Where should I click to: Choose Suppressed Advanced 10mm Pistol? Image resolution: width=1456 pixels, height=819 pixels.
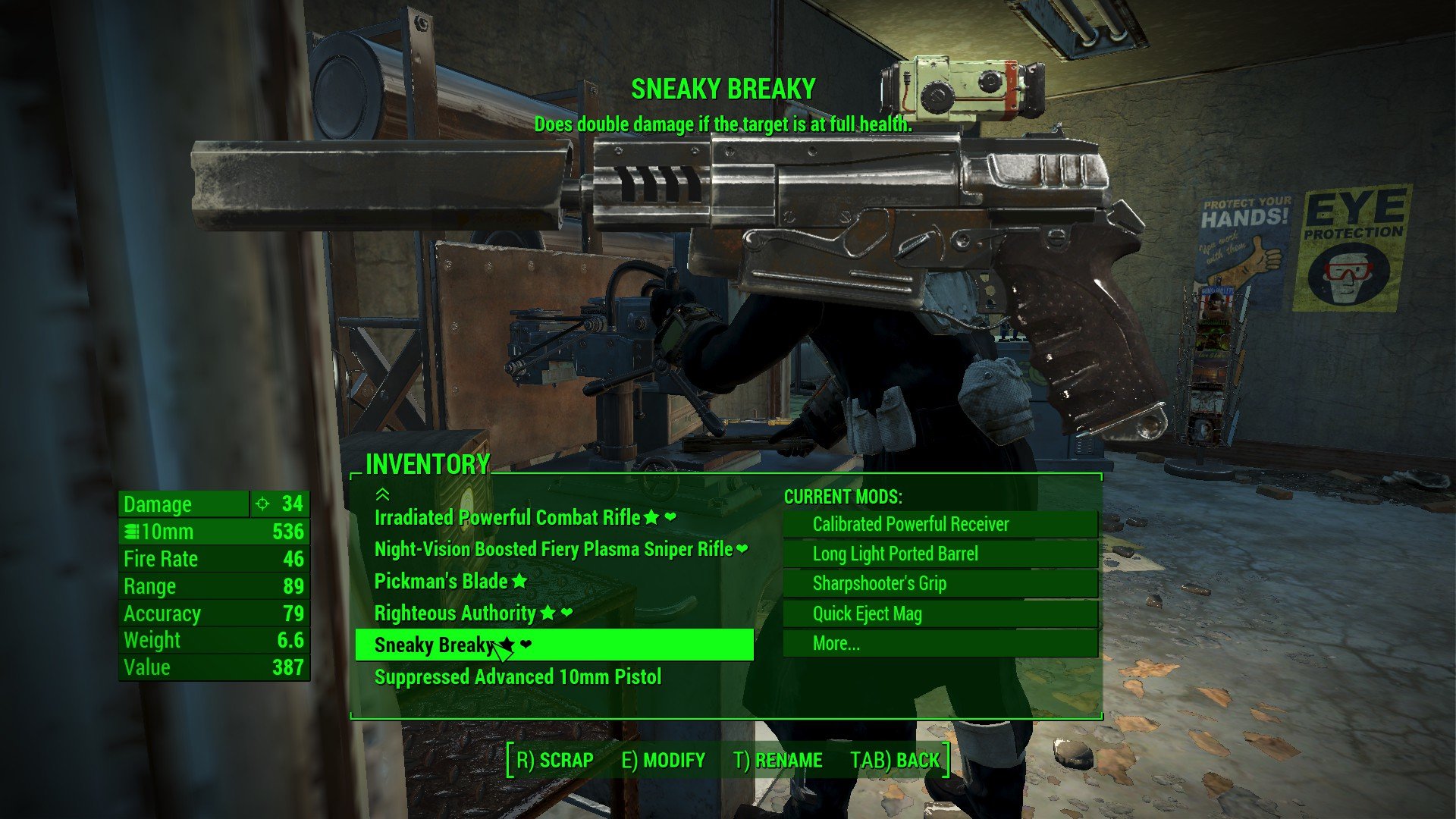click(518, 677)
